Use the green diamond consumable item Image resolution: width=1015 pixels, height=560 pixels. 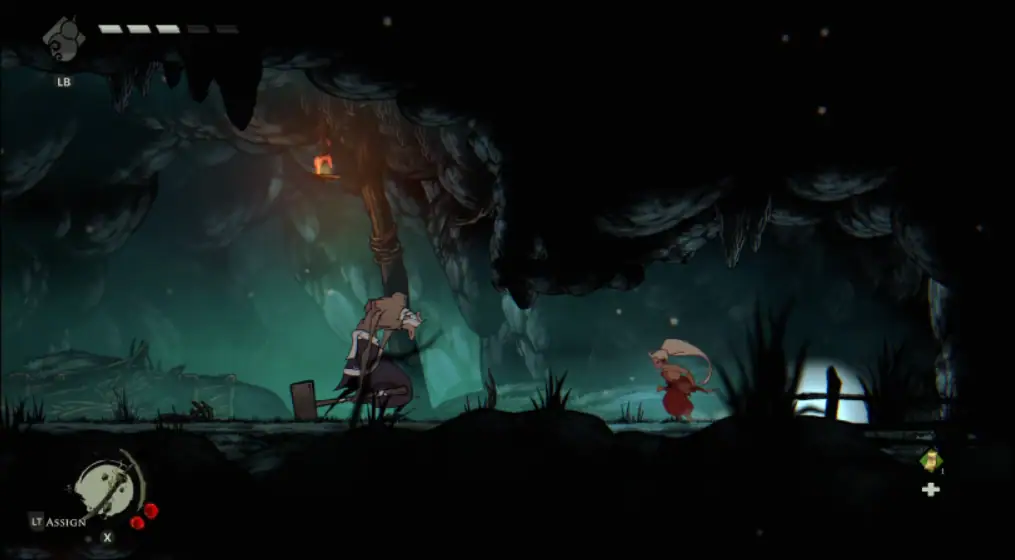click(931, 460)
